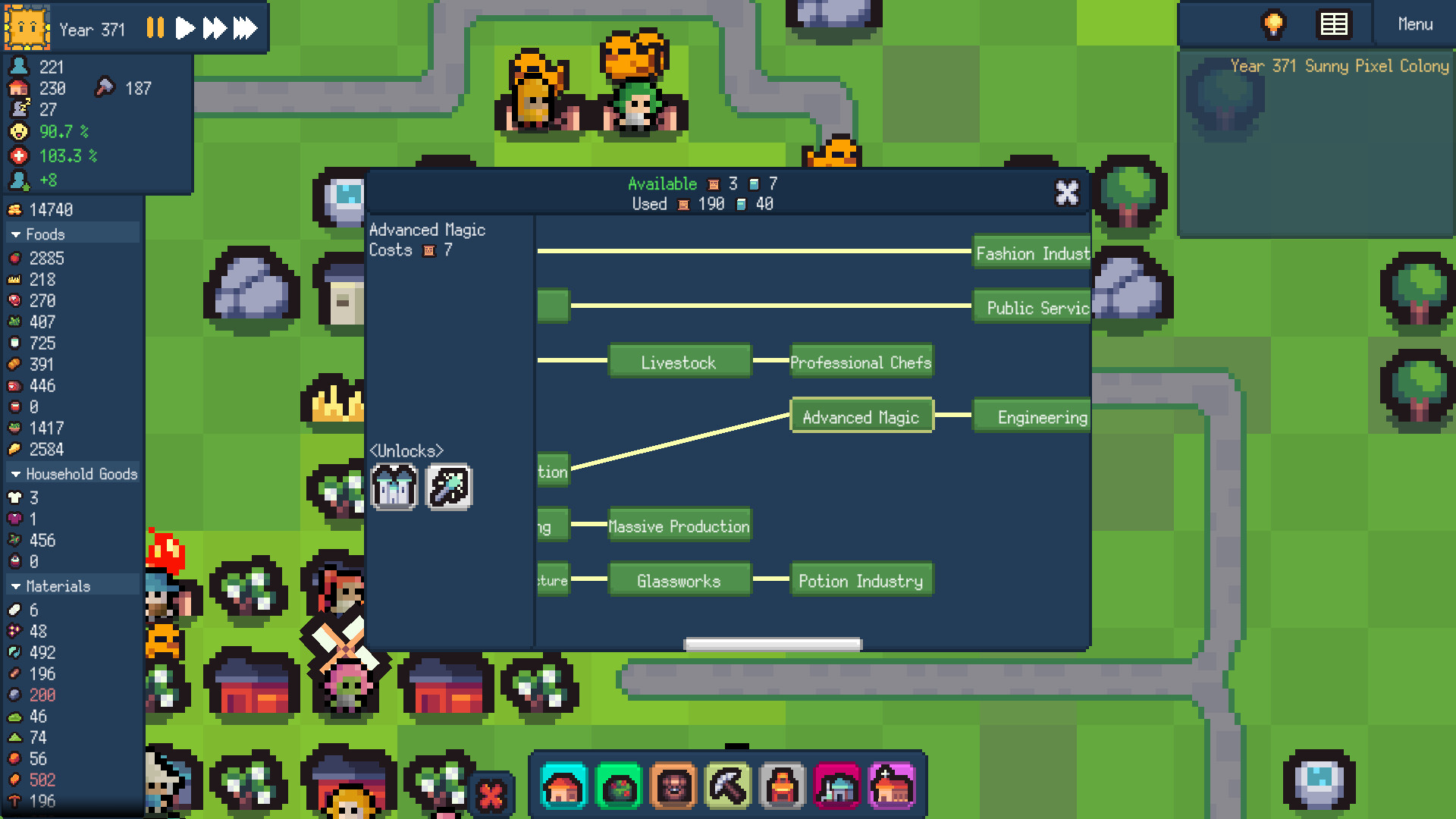Open the farming build category
Viewport: 1456px width, 819px height.
click(x=618, y=786)
